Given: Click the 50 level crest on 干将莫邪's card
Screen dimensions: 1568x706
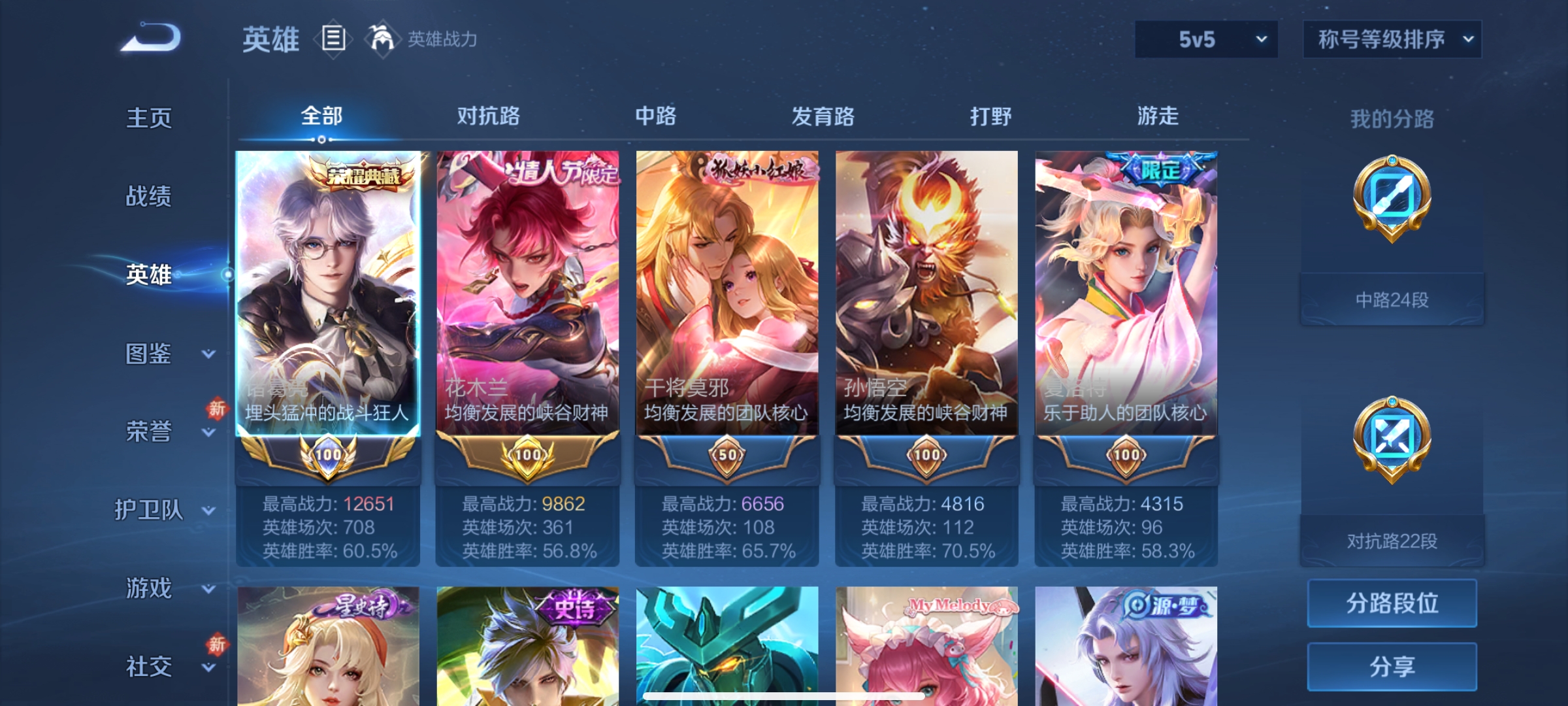Looking at the screenshot, I should [x=727, y=456].
